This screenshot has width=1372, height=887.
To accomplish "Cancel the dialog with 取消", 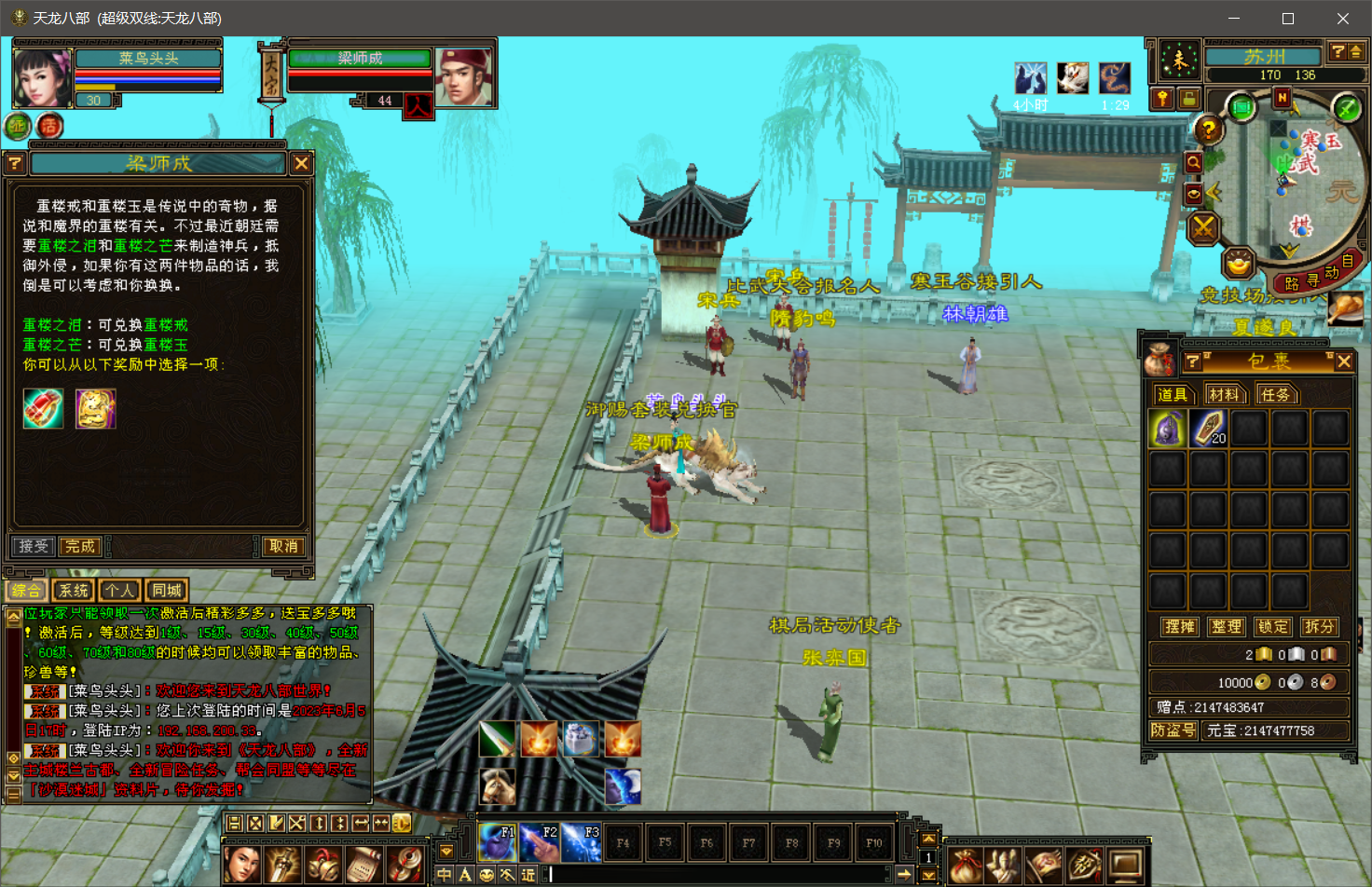I will (x=283, y=546).
